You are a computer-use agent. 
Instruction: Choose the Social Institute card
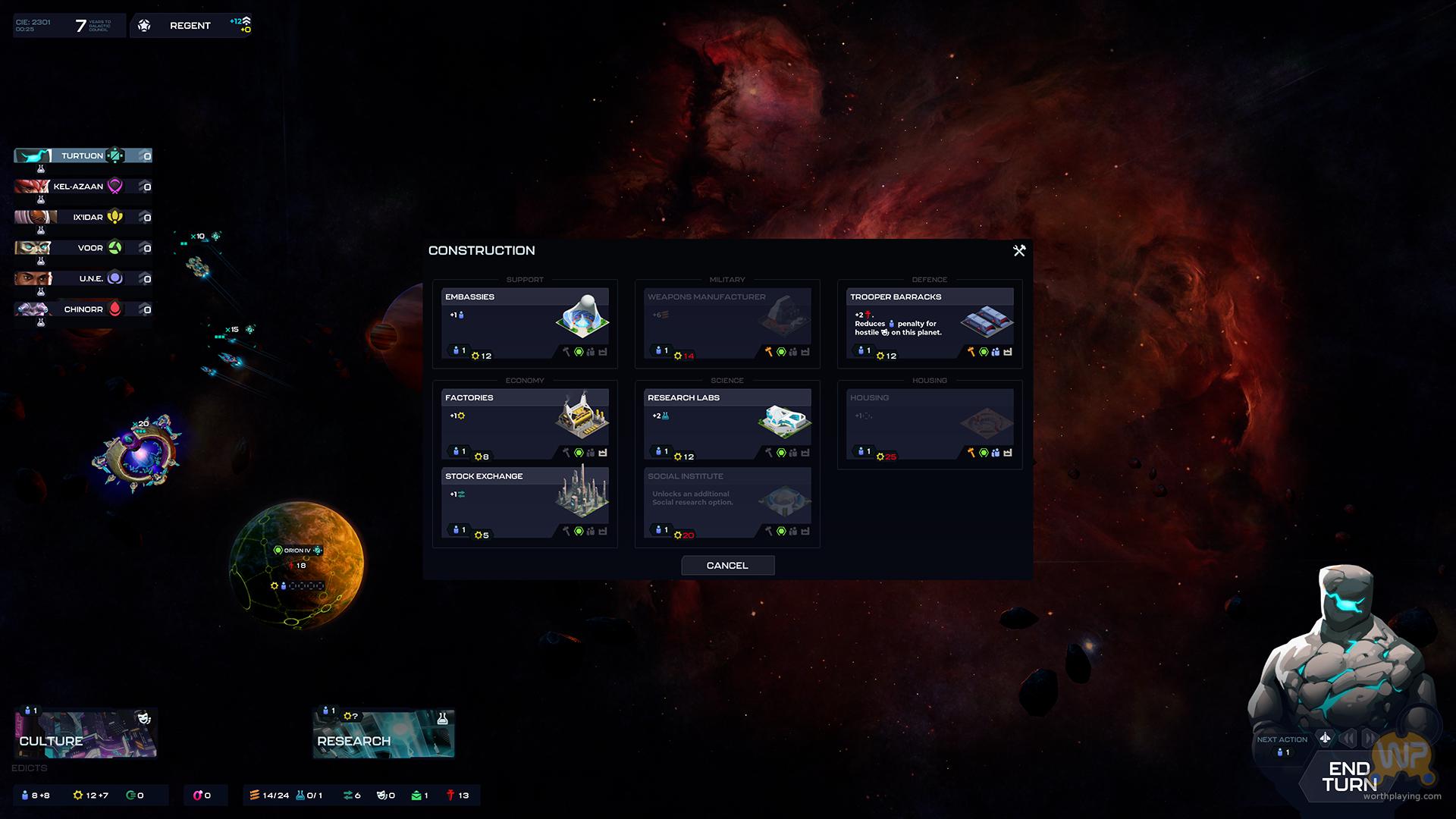coord(727,503)
